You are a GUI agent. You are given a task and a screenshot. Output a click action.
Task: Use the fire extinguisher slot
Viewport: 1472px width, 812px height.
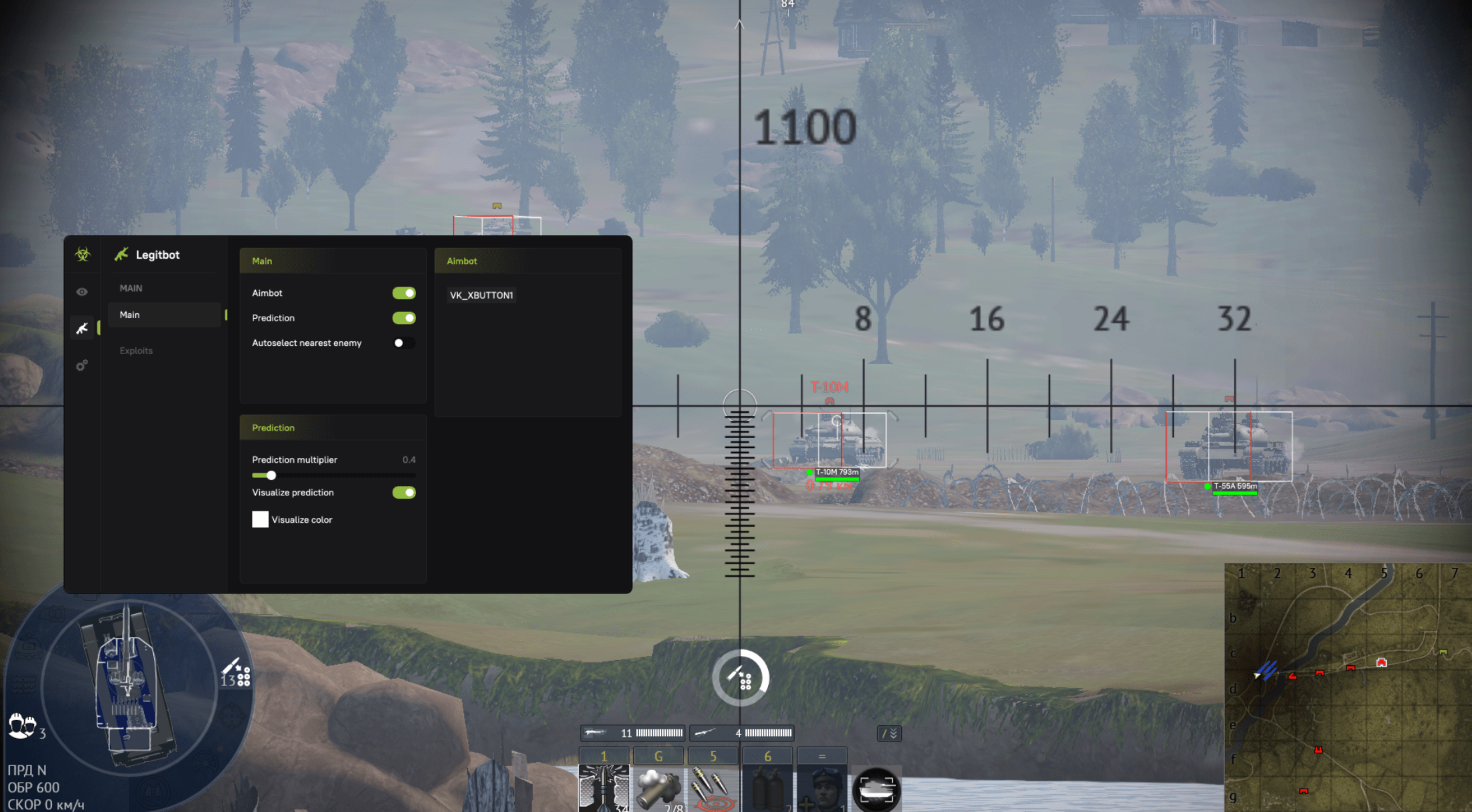tap(767, 788)
